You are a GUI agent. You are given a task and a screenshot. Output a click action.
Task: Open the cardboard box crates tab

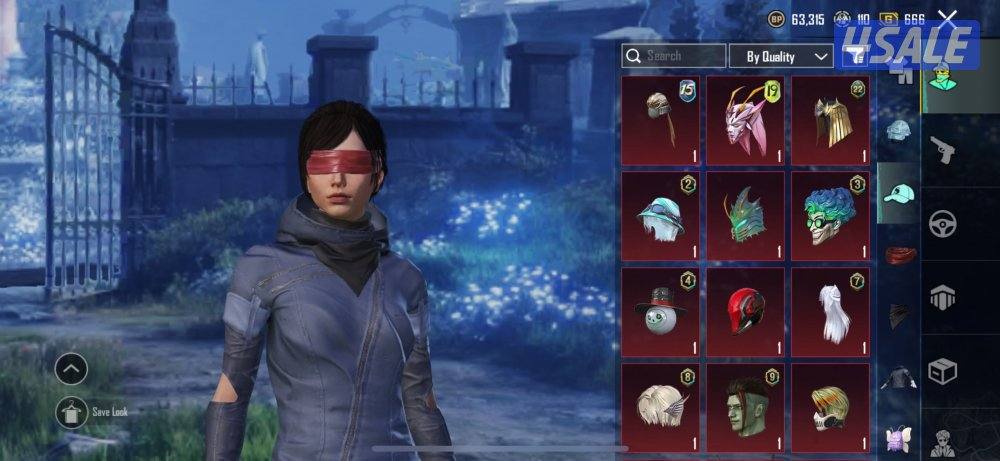click(942, 370)
